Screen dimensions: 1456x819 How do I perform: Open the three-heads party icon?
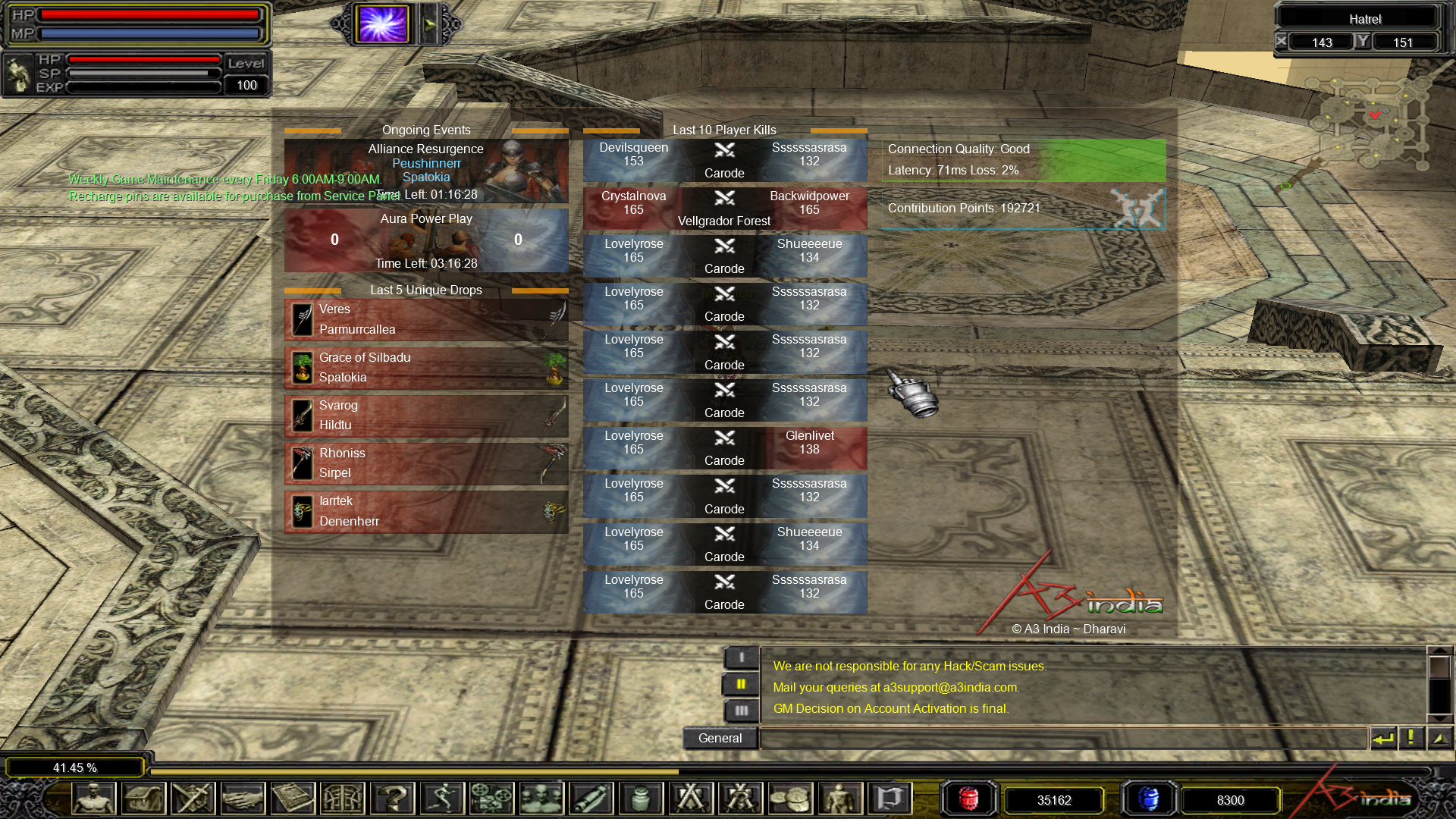[x=541, y=799]
